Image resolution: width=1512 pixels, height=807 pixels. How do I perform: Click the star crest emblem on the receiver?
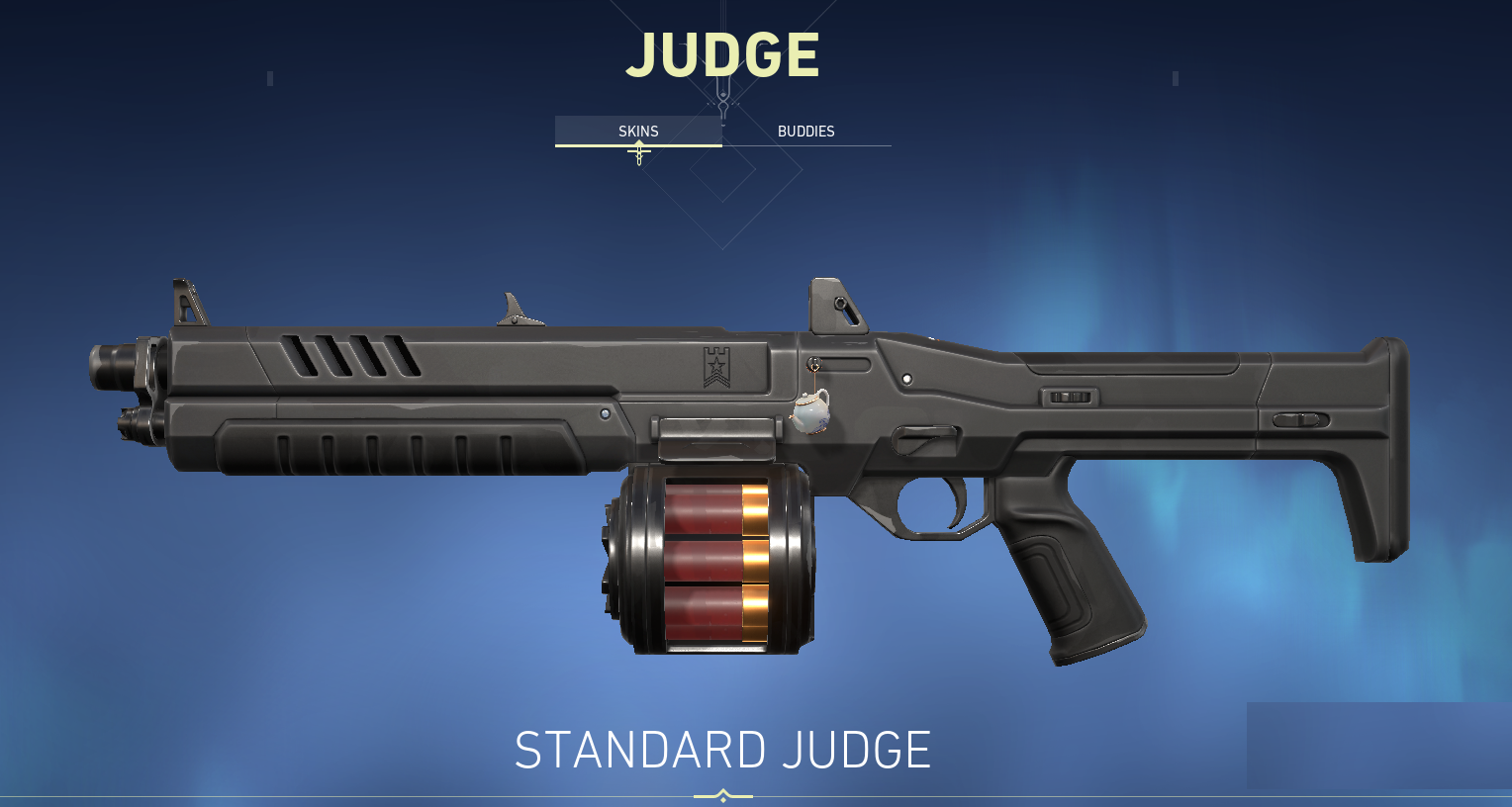coord(715,366)
